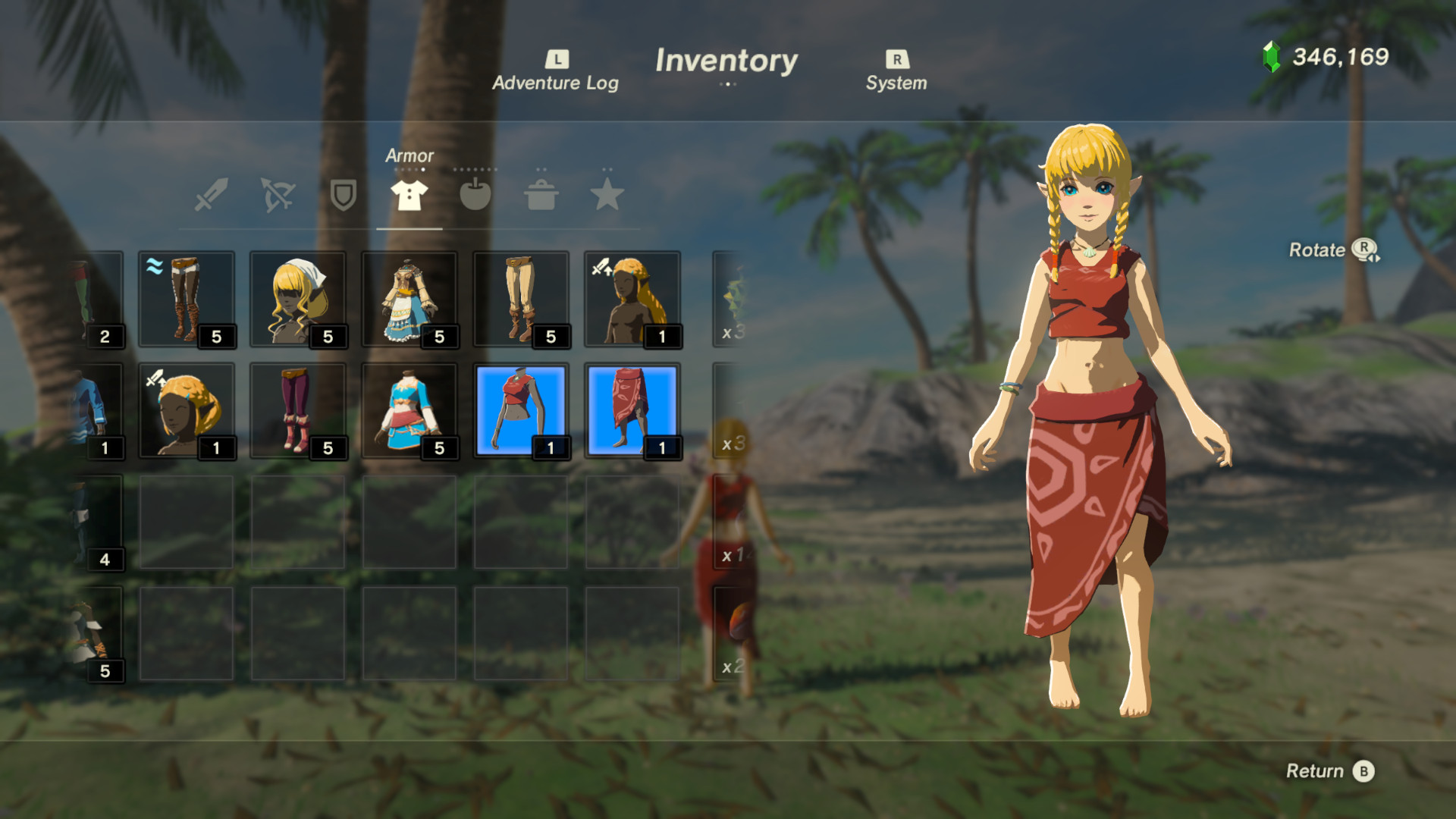Viewport: 1456px width, 819px height.
Task: Click the page indicator dots under Inventory
Action: click(727, 86)
